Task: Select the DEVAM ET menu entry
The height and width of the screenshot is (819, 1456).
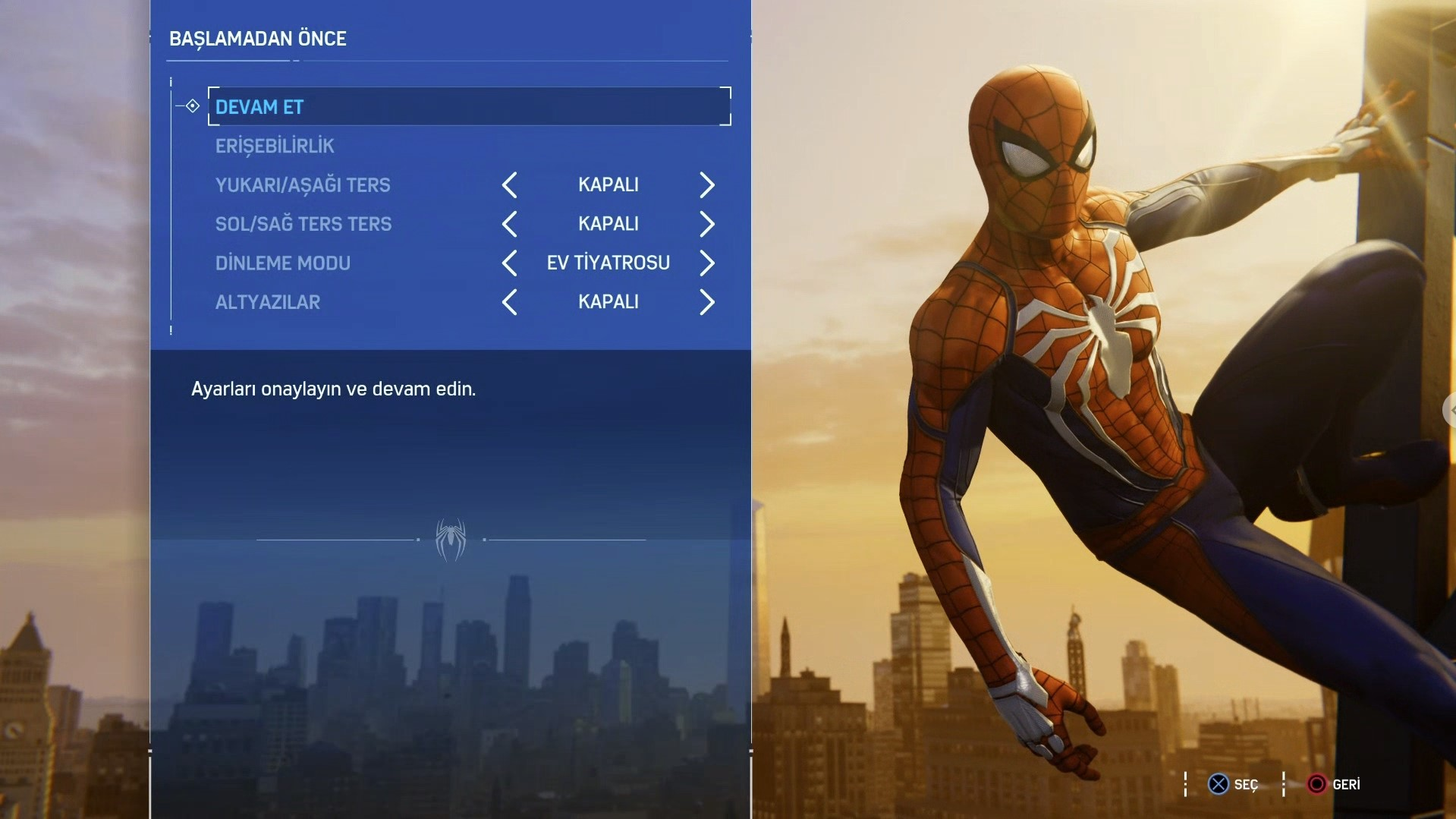Action: click(x=259, y=107)
